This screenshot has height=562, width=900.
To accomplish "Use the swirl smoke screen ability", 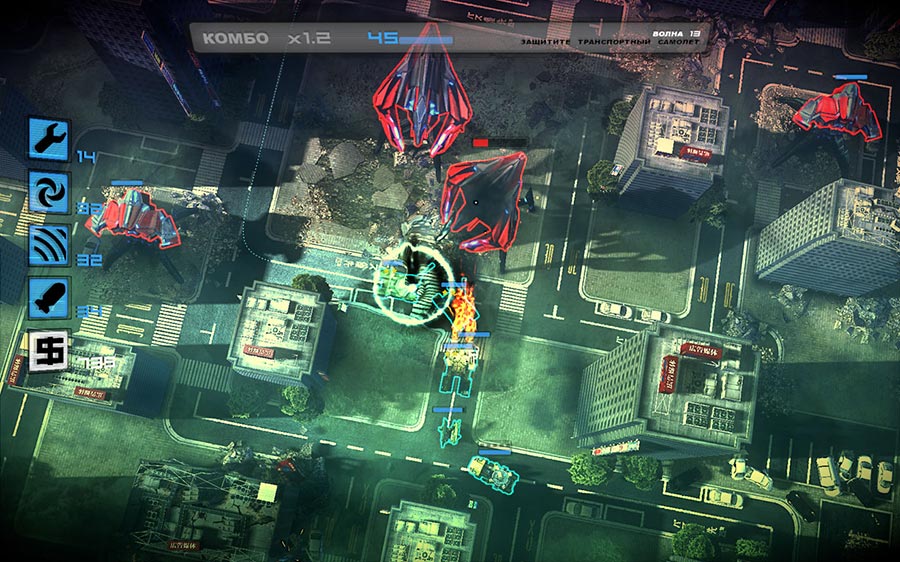I will pyautogui.click(x=49, y=192).
